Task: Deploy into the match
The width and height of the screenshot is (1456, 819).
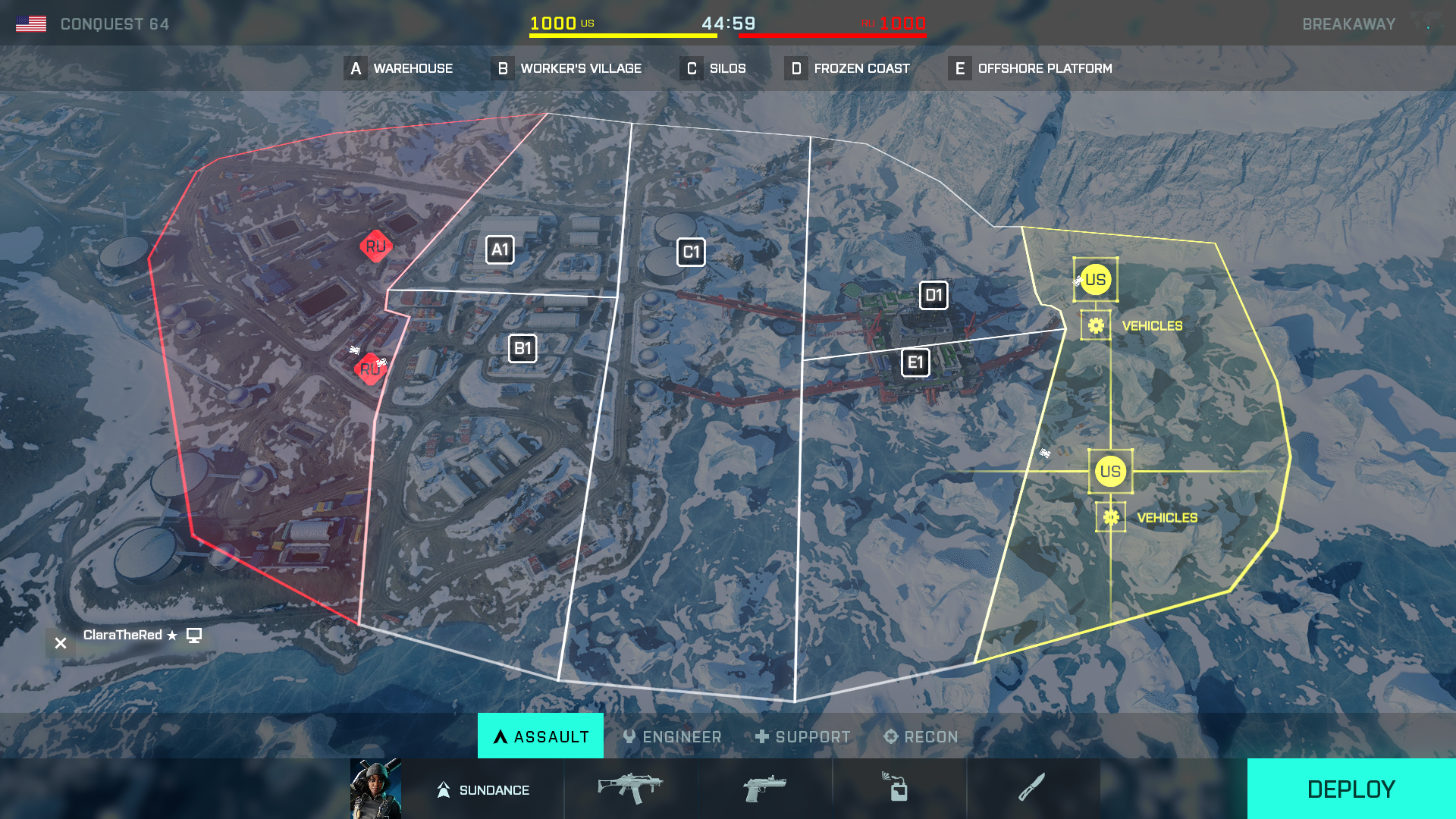Action: click(x=1351, y=789)
